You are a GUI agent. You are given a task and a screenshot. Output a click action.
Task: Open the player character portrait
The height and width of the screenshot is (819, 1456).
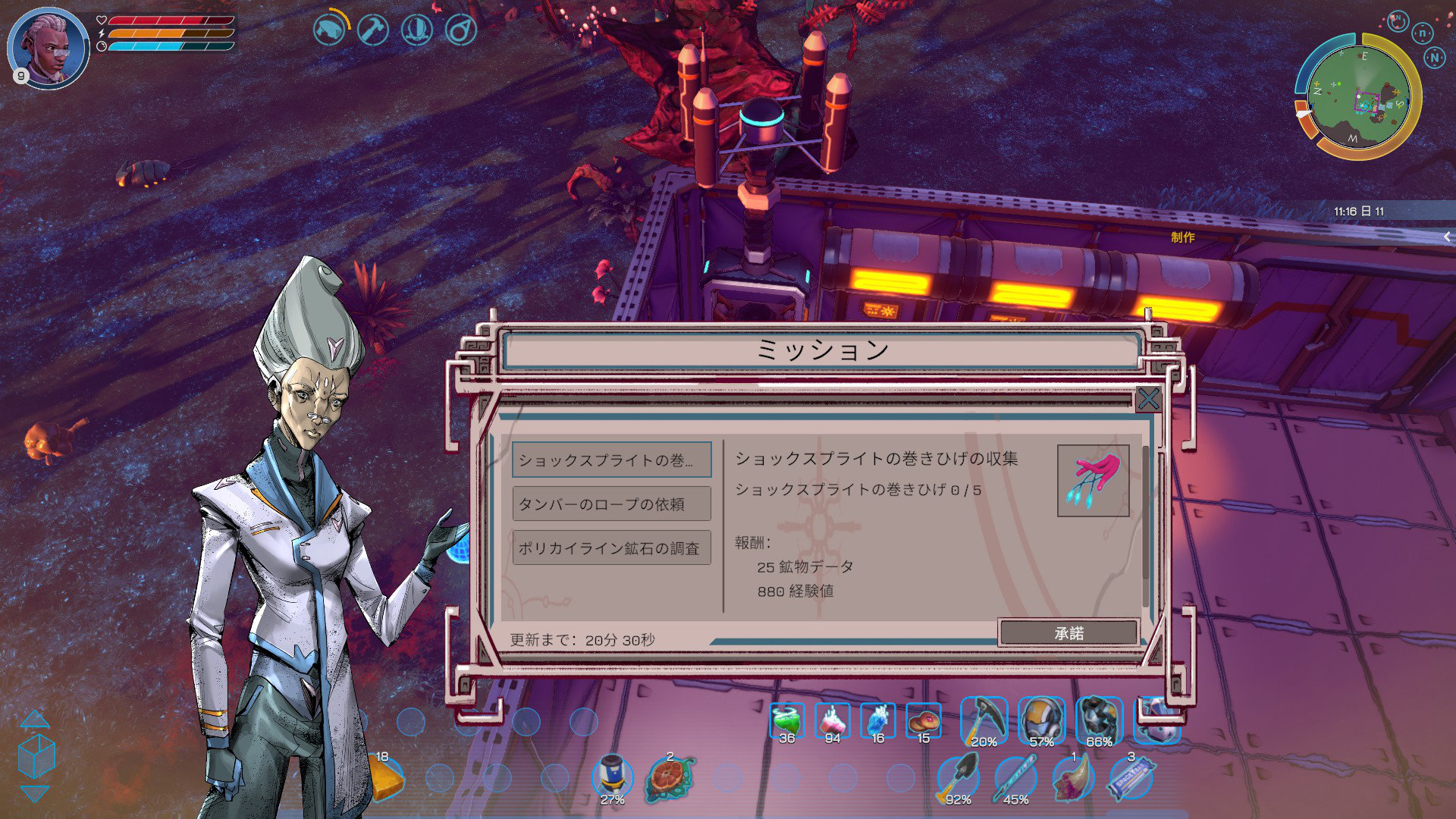click(49, 48)
